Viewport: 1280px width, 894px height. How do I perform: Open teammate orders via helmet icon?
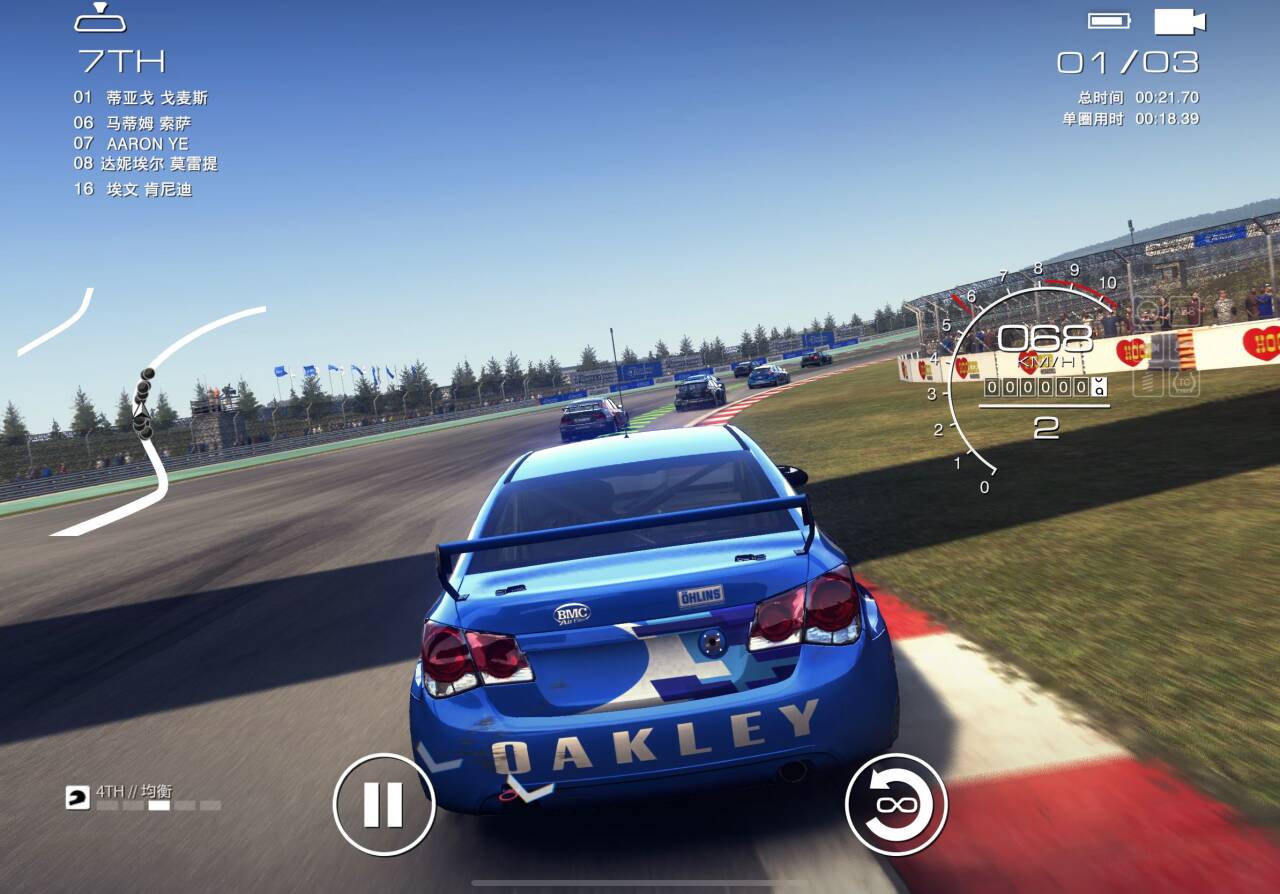(77, 797)
